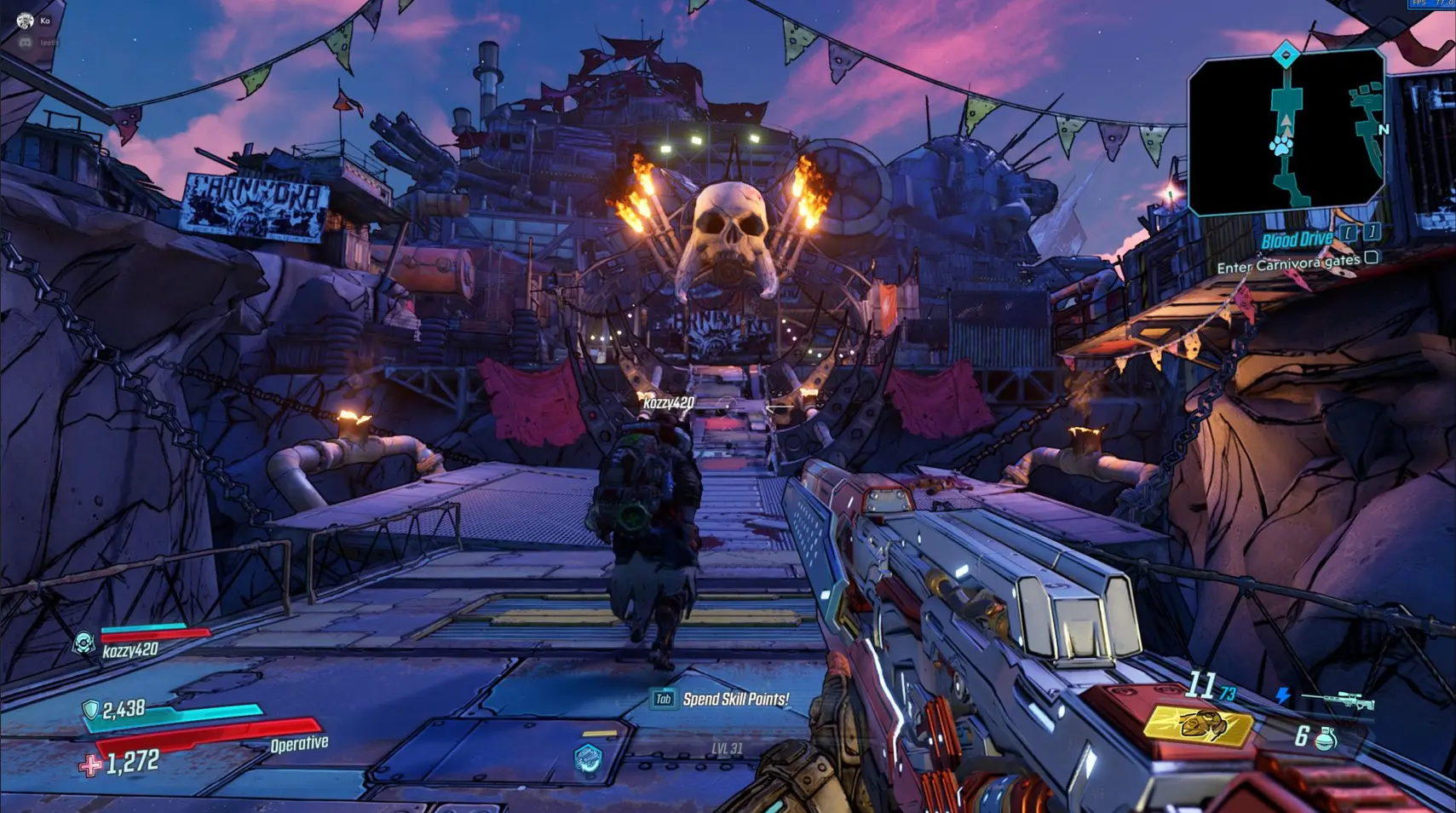
Task: Tick the Enter Carnivora gates objective checkbox
Action: click(1371, 257)
